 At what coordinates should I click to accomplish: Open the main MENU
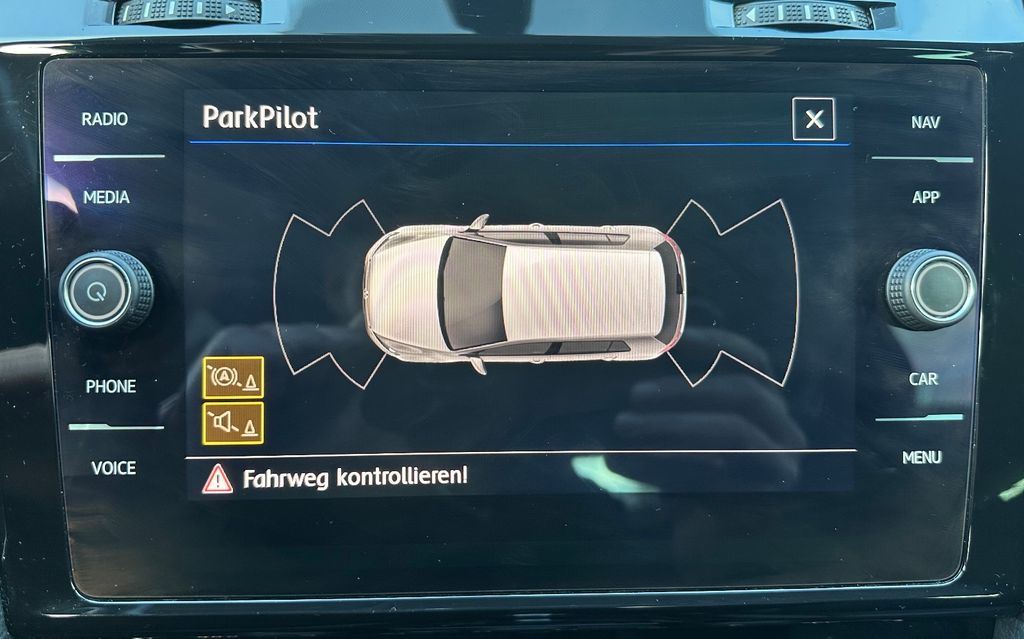point(921,457)
